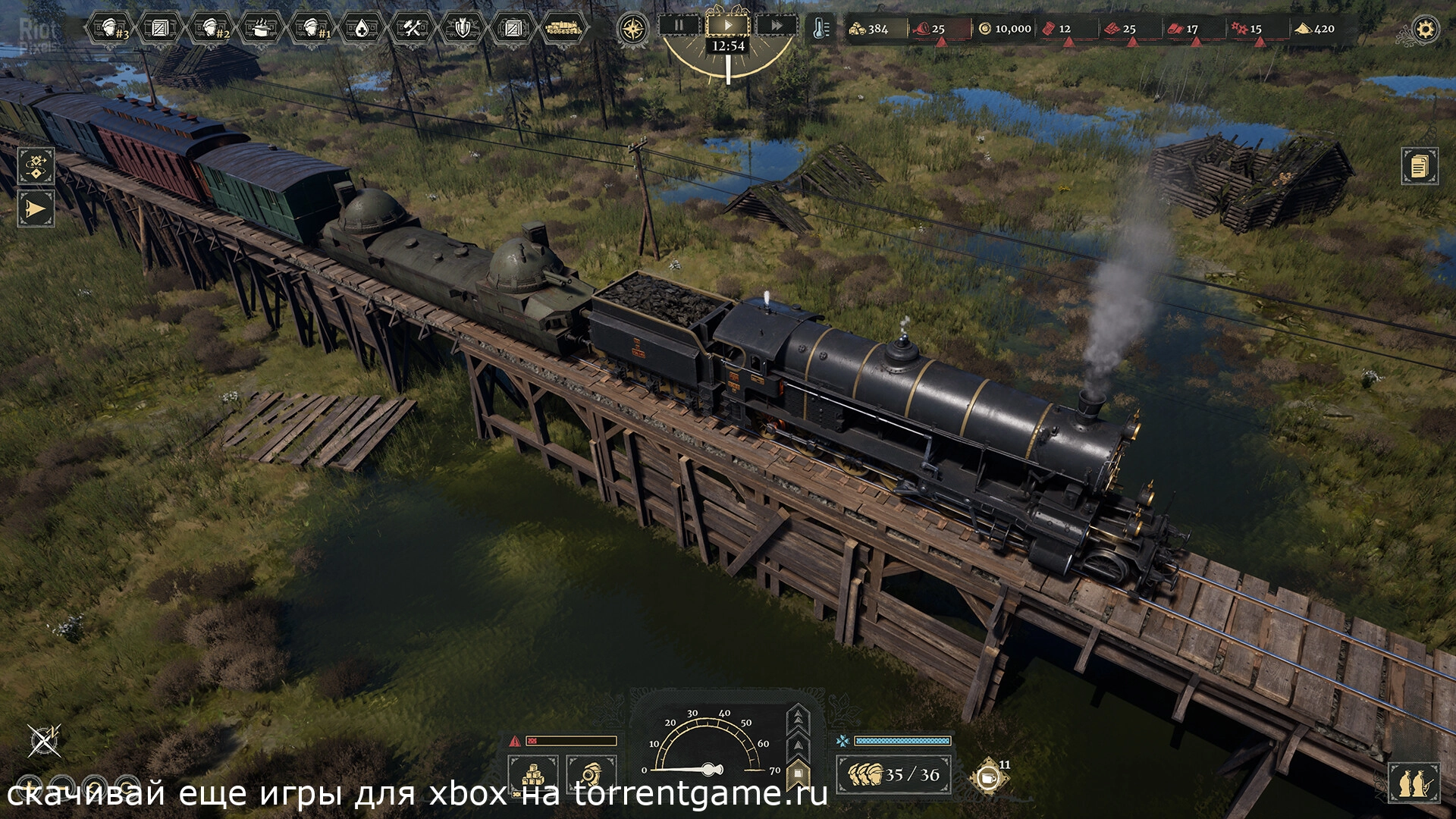Set the train throttle to full speed double chevron
Image resolution: width=1456 pixels, height=819 pixels.
tap(798, 717)
